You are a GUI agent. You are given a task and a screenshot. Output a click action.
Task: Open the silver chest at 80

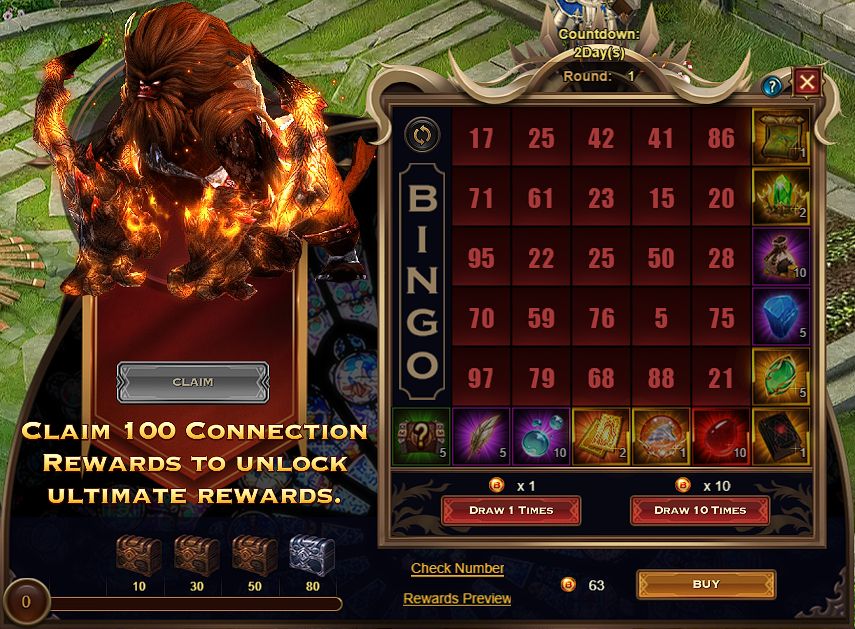pos(312,554)
